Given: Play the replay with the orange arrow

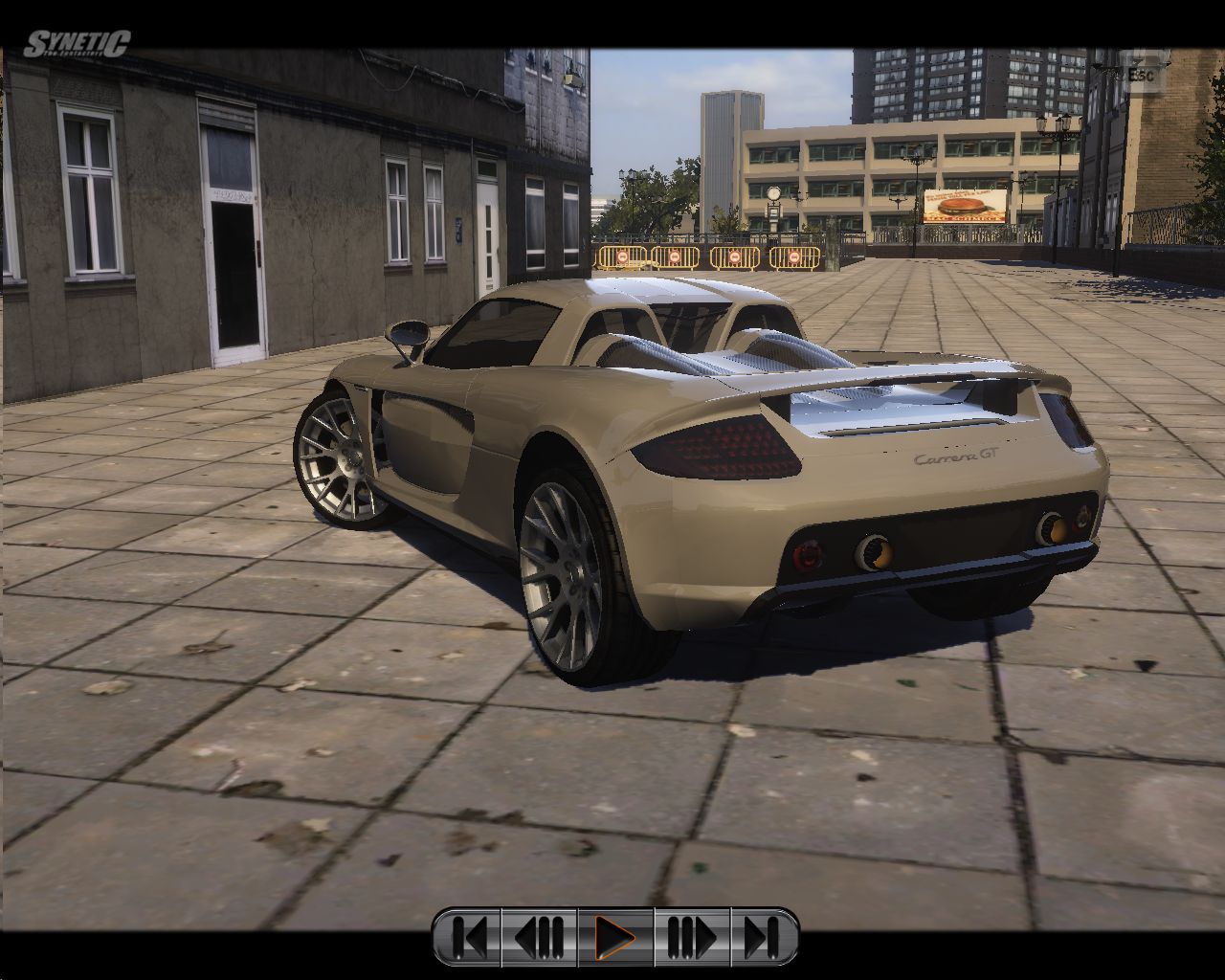Looking at the screenshot, I should [x=615, y=937].
